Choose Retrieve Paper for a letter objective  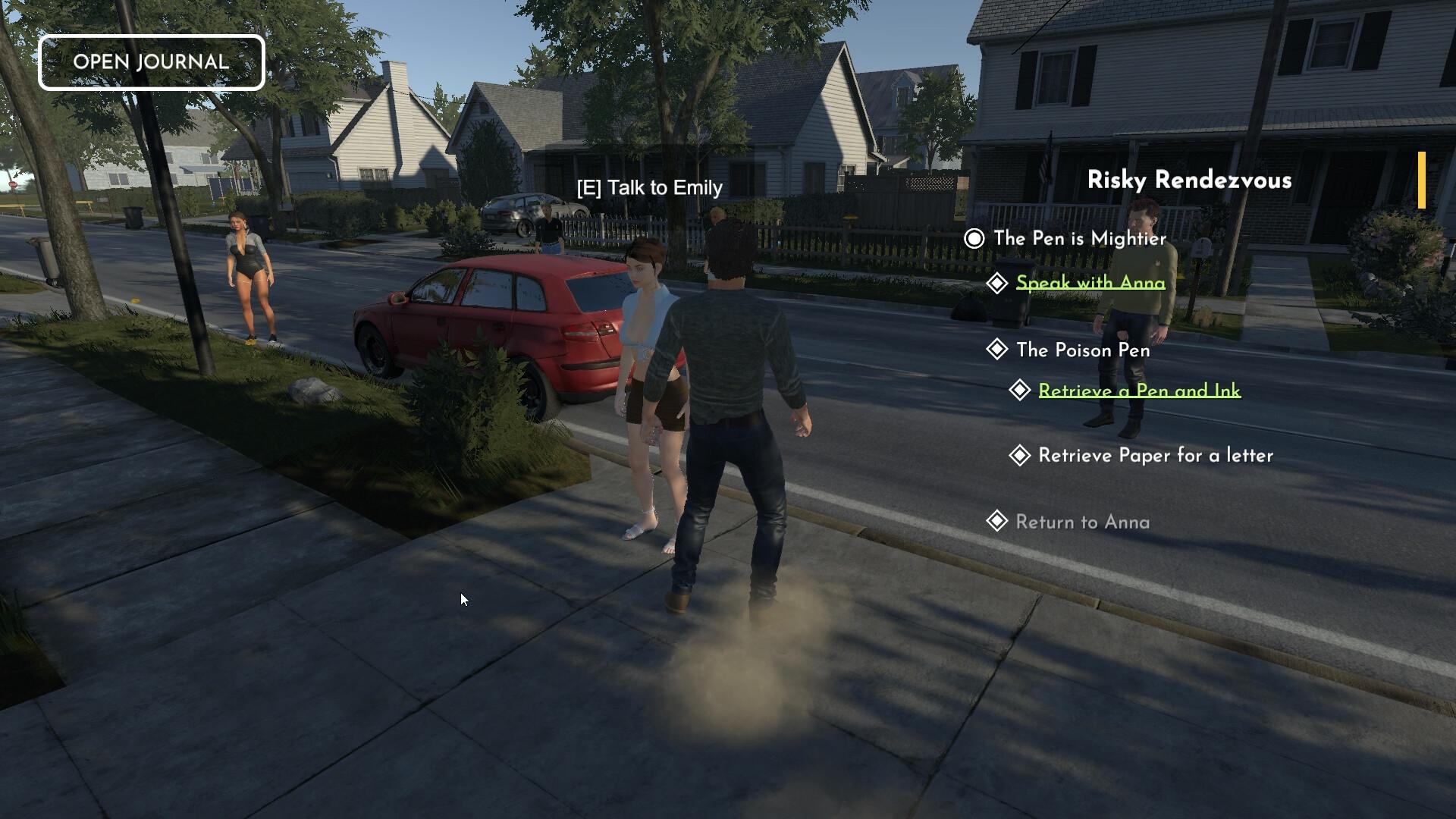[1155, 456]
